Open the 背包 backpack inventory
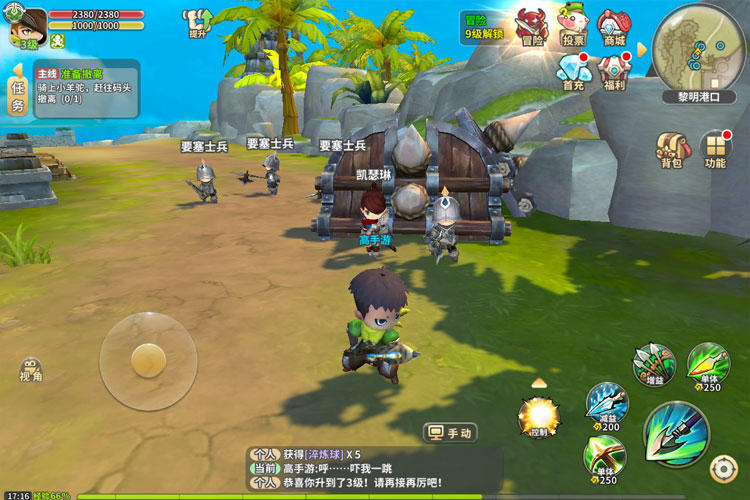Image resolution: width=750 pixels, height=500 pixels. 670,150
